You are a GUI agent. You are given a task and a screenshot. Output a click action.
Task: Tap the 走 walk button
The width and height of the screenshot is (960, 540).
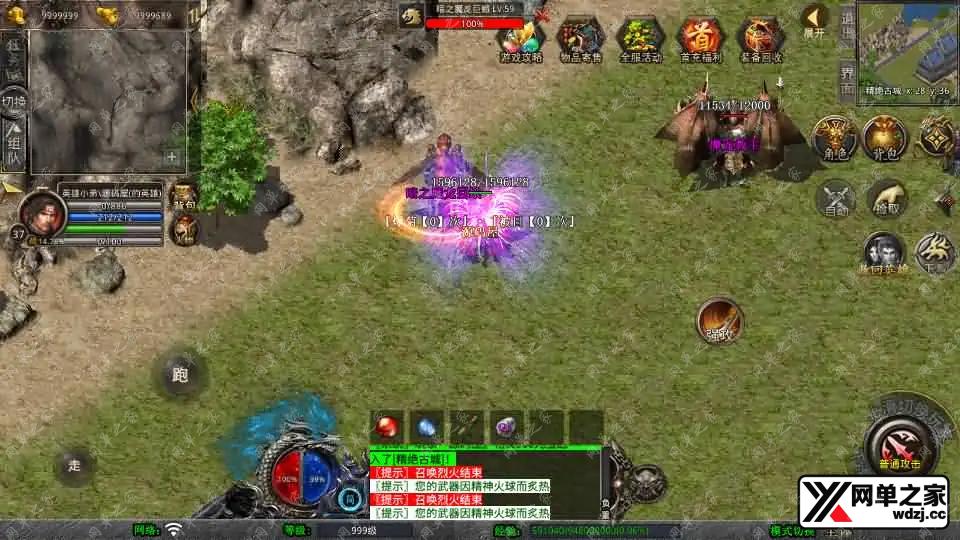click(x=74, y=465)
